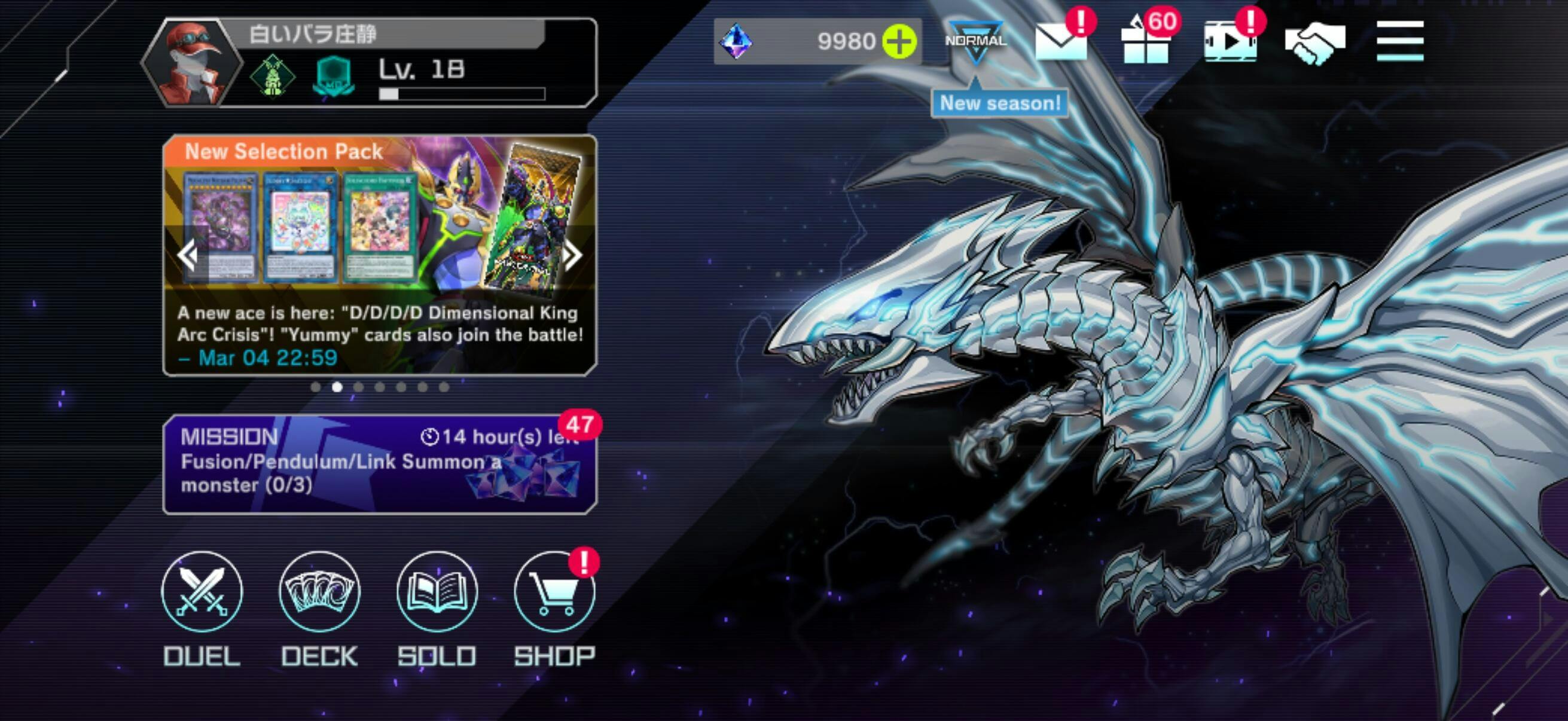The width and height of the screenshot is (1568, 721).
Task: Visit the SHOP
Action: pyautogui.click(x=554, y=592)
